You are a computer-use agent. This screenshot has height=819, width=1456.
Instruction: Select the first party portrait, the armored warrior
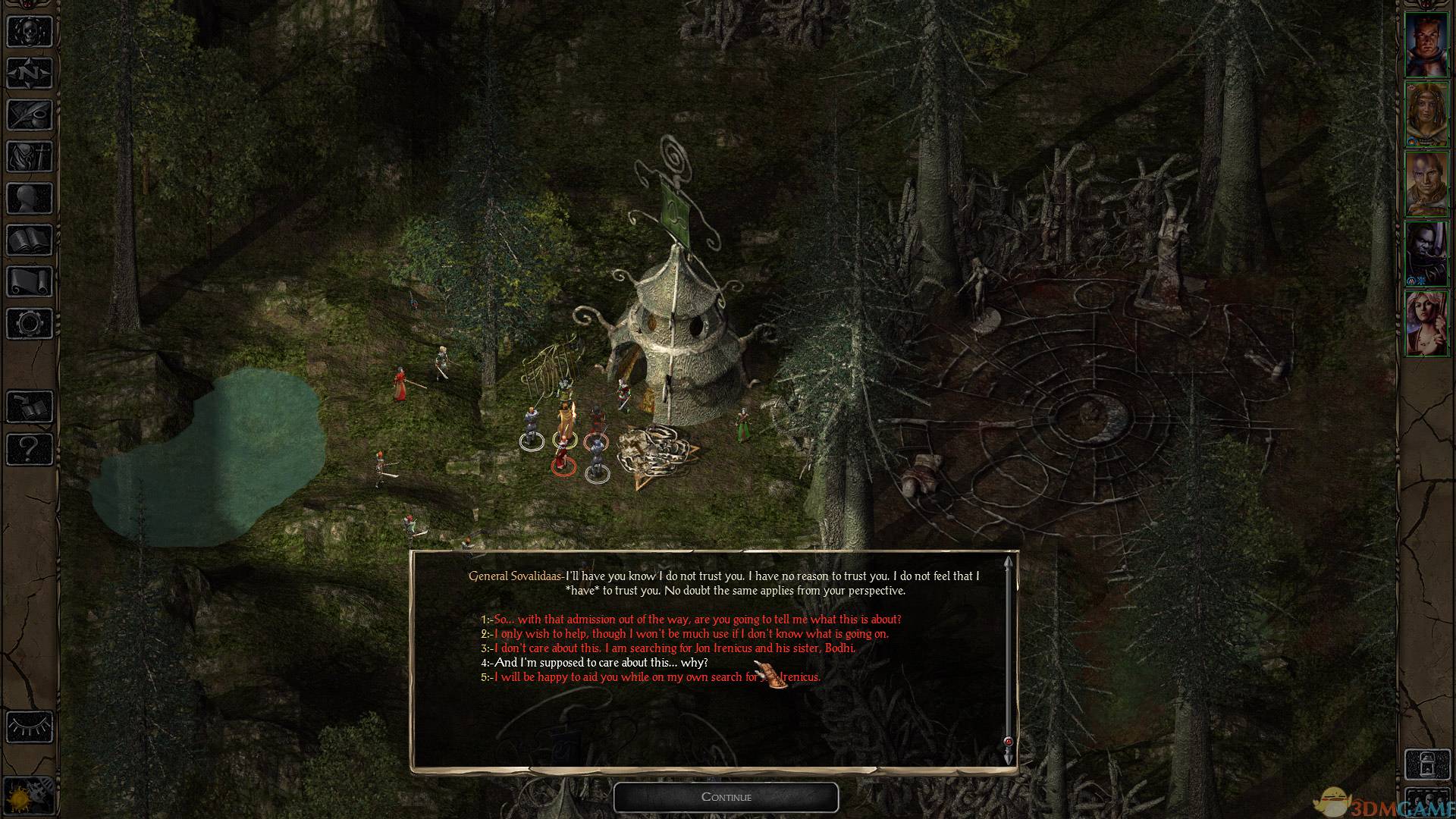tap(1426, 45)
